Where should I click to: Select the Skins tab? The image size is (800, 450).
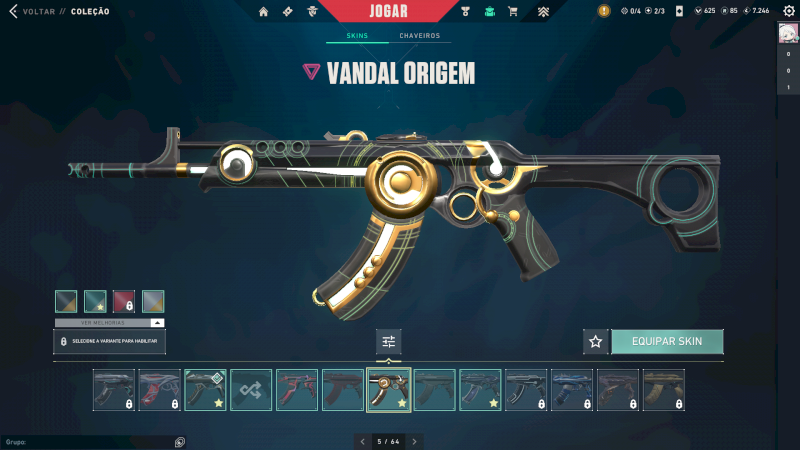357,36
